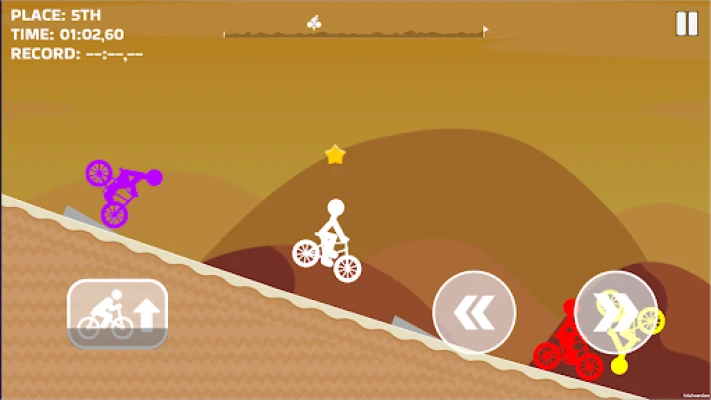Tap the bike jump button

pos(117,313)
